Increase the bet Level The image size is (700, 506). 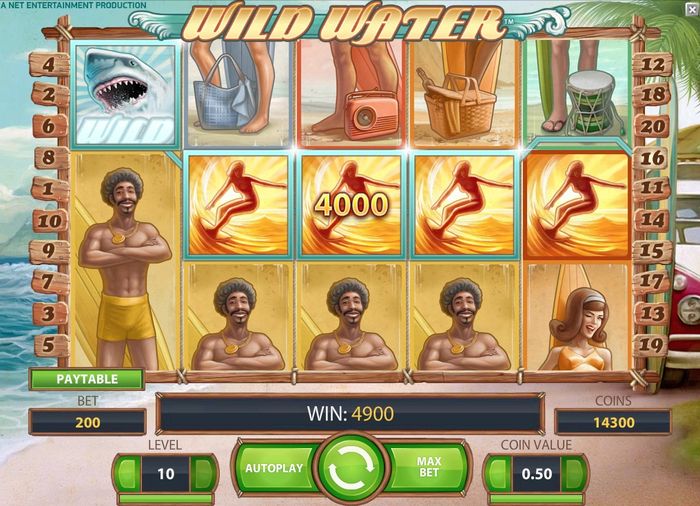point(204,473)
